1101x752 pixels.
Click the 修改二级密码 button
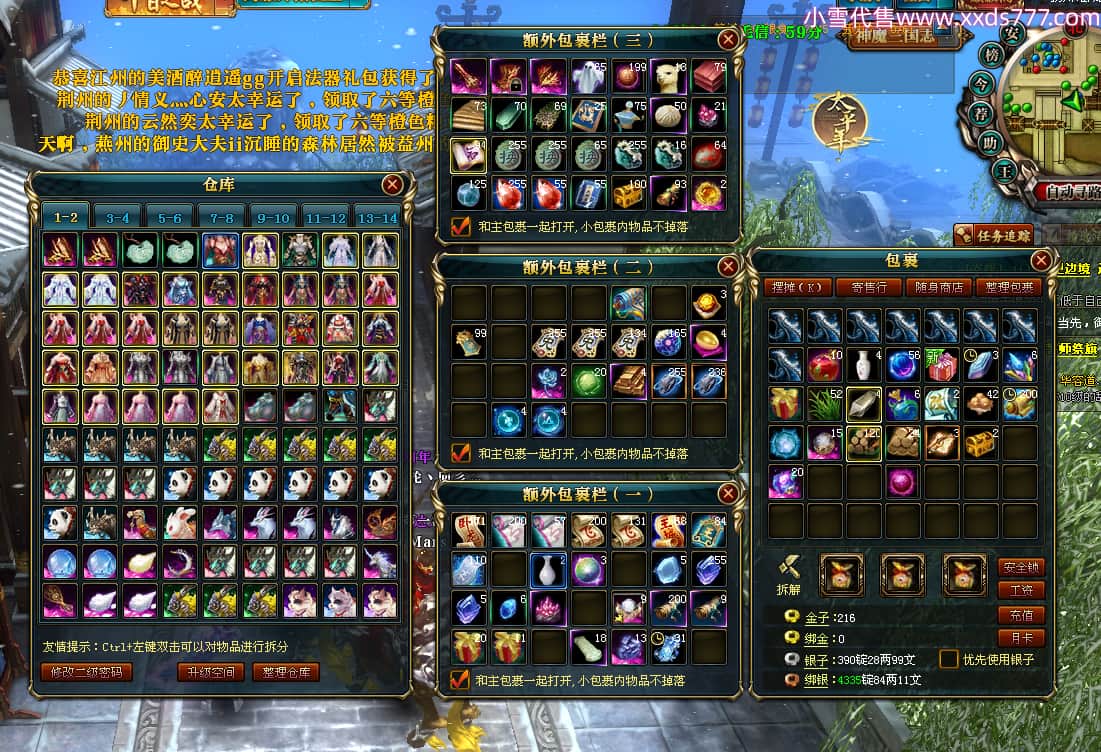pyautogui.click(x=86, y=672)
